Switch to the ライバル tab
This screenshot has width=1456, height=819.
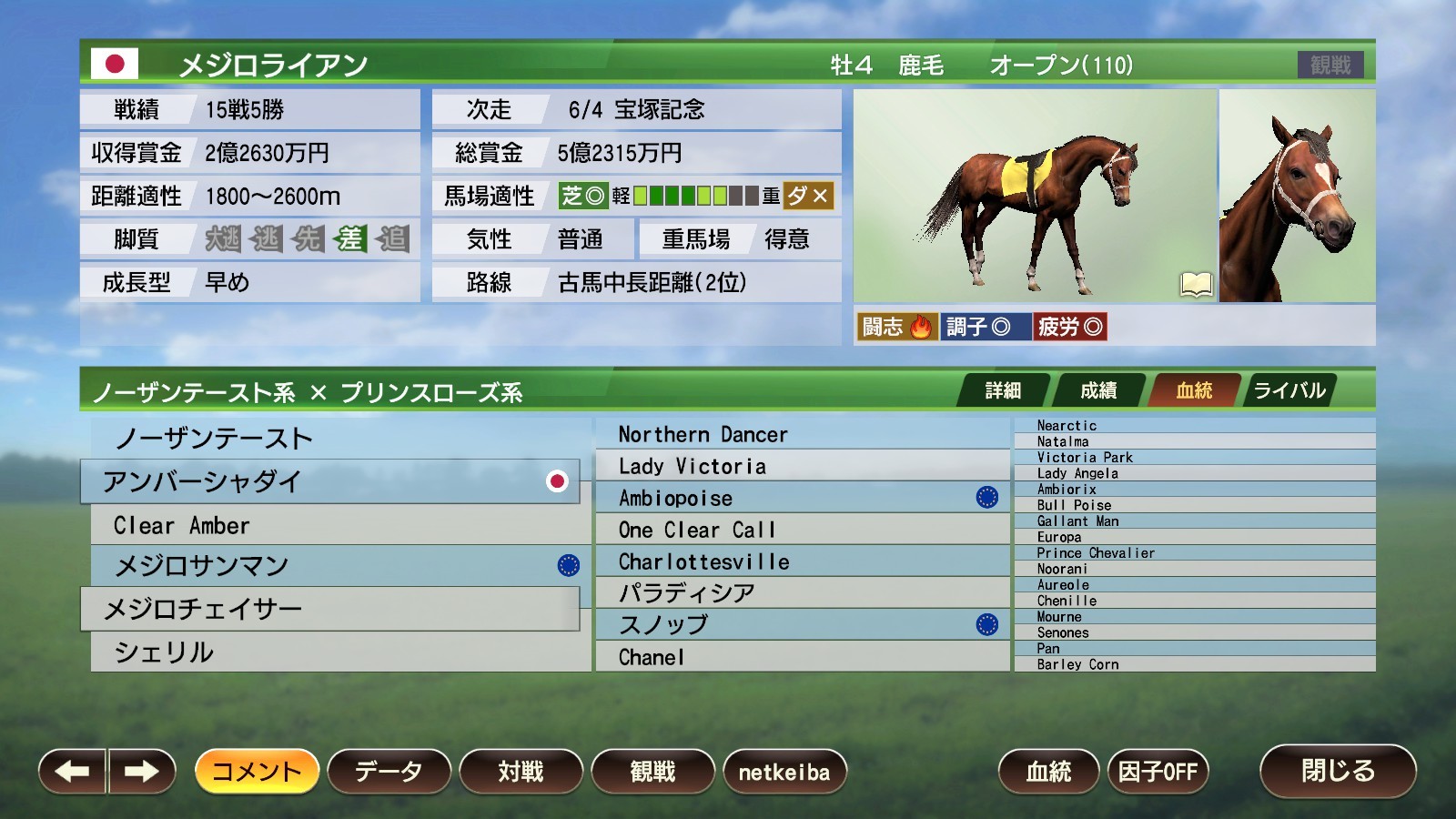click(1289, 389)
